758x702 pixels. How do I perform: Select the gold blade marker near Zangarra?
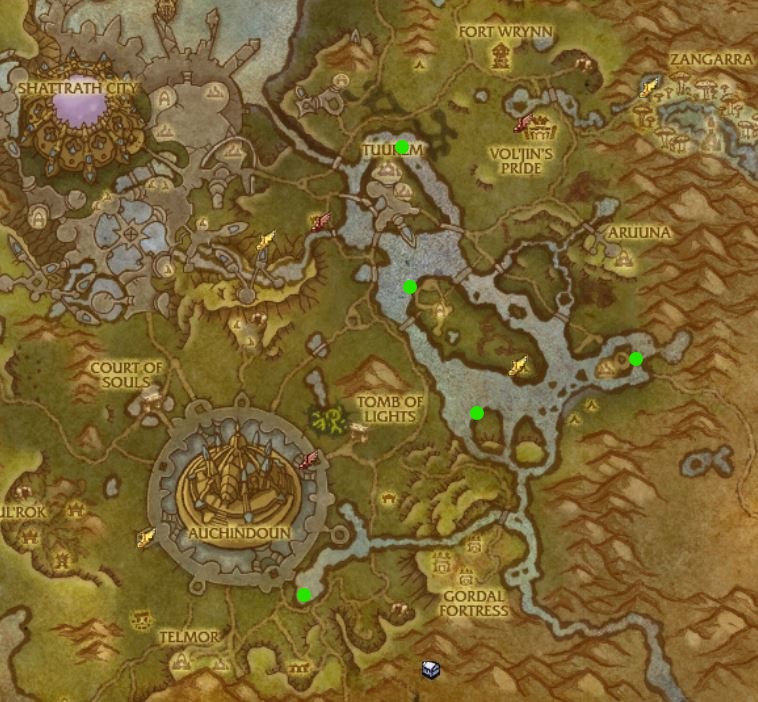pos(650,88)
